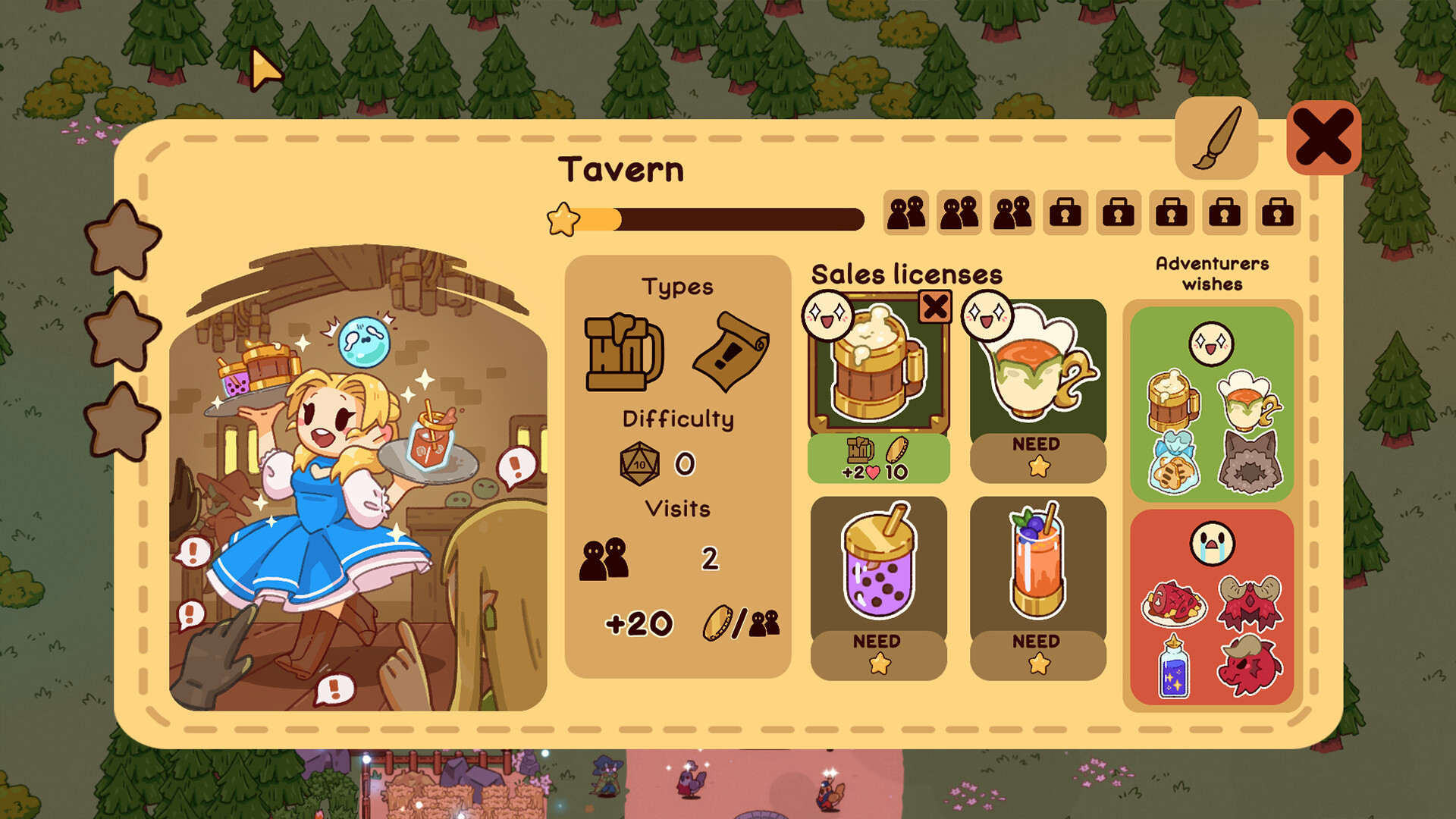
Task: Remove the beer license via its X badge
Action: 935,307
